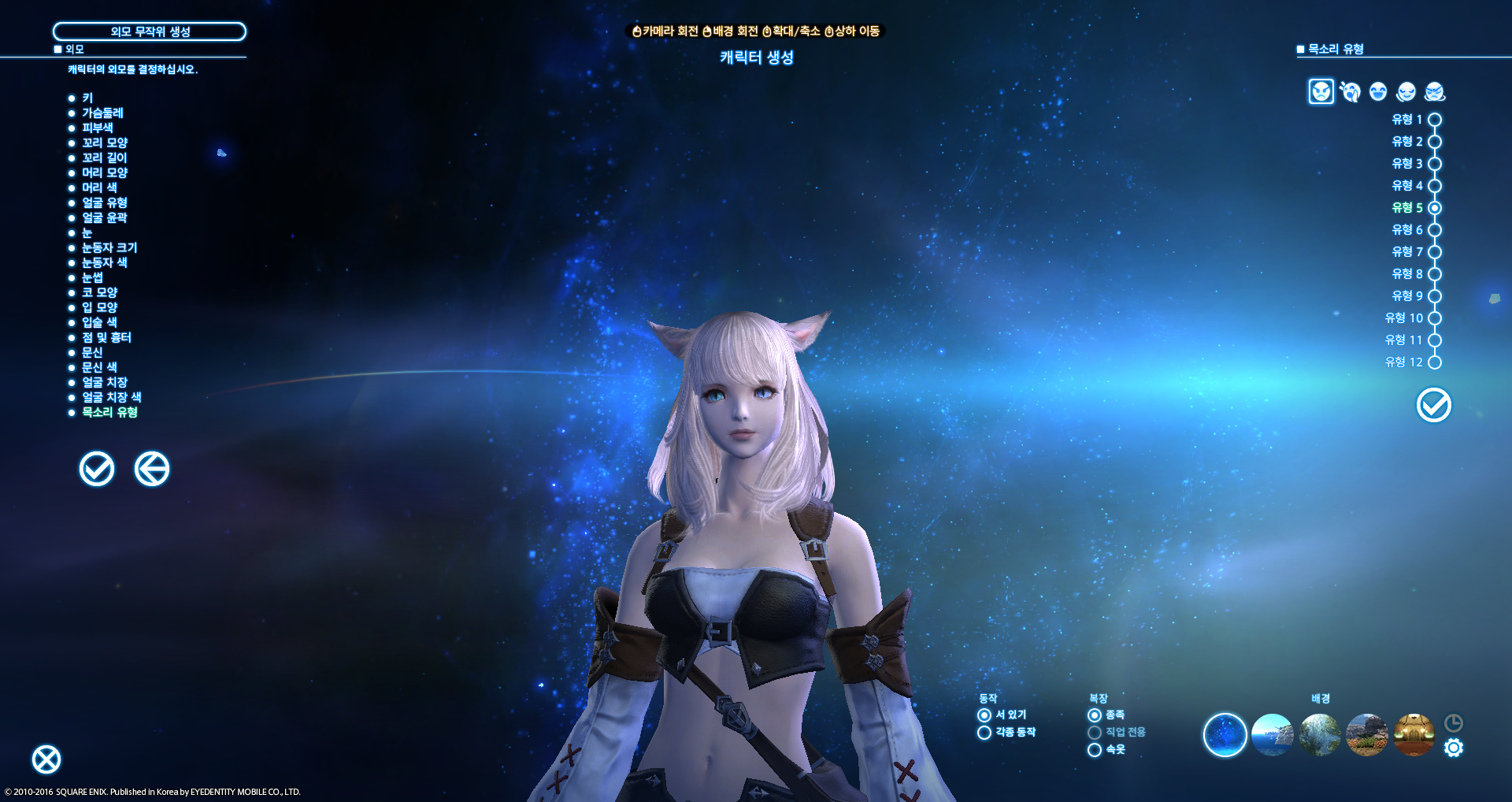Confirm appearance with the left checkmark button
The width and height of the screenshot is (1512, 802).
click(x=97, y=470)
